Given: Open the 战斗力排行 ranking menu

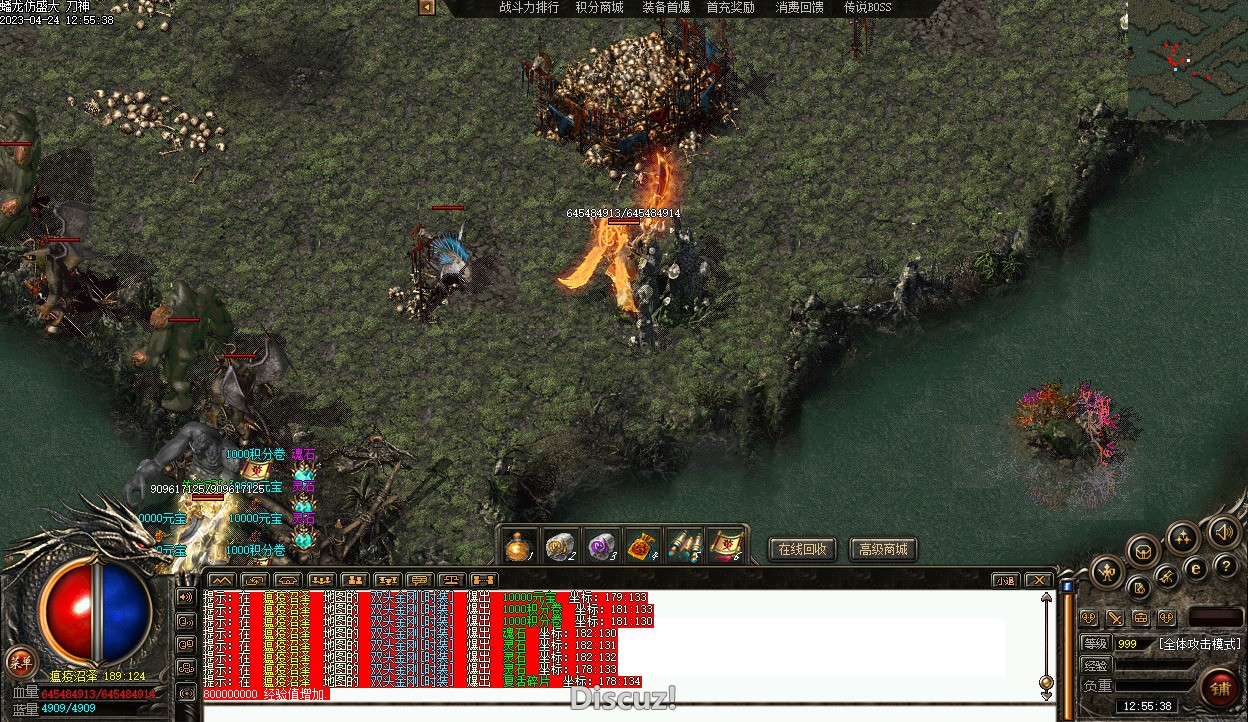Looking at the screenshot, I should [529, 8].
